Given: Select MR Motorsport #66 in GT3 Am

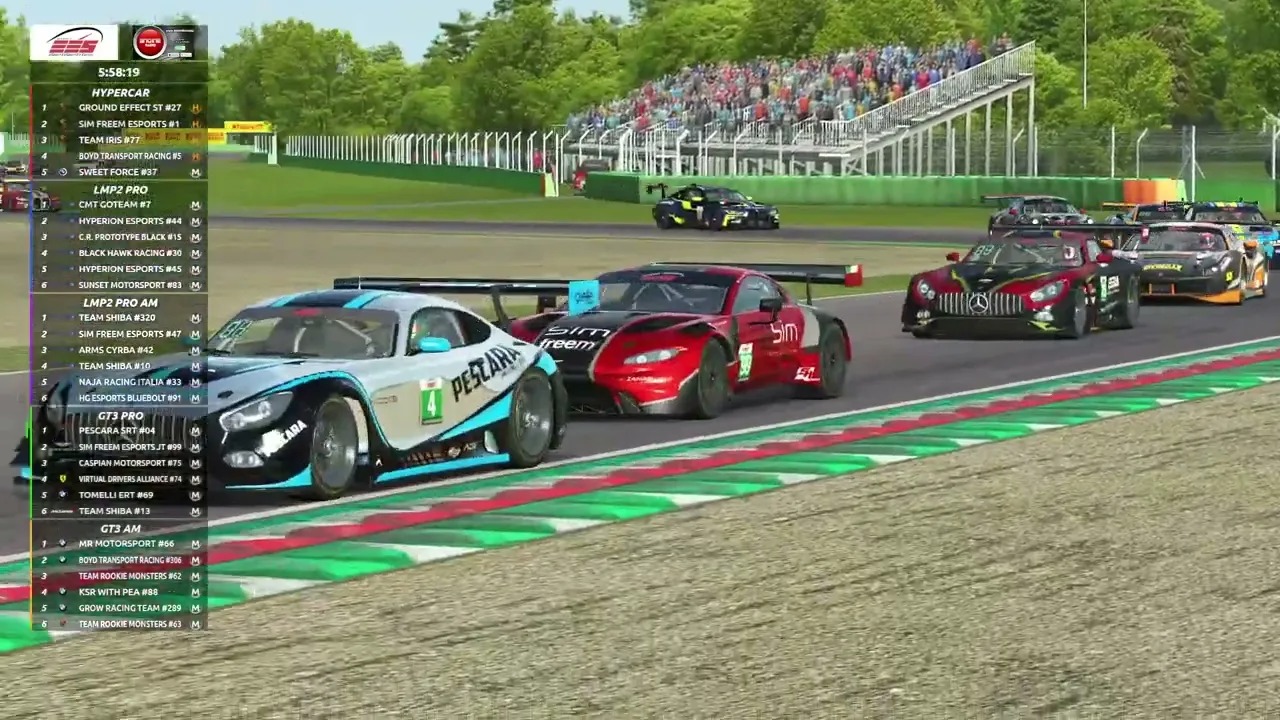Looking at the screenshot, I should tap(120, 544).
